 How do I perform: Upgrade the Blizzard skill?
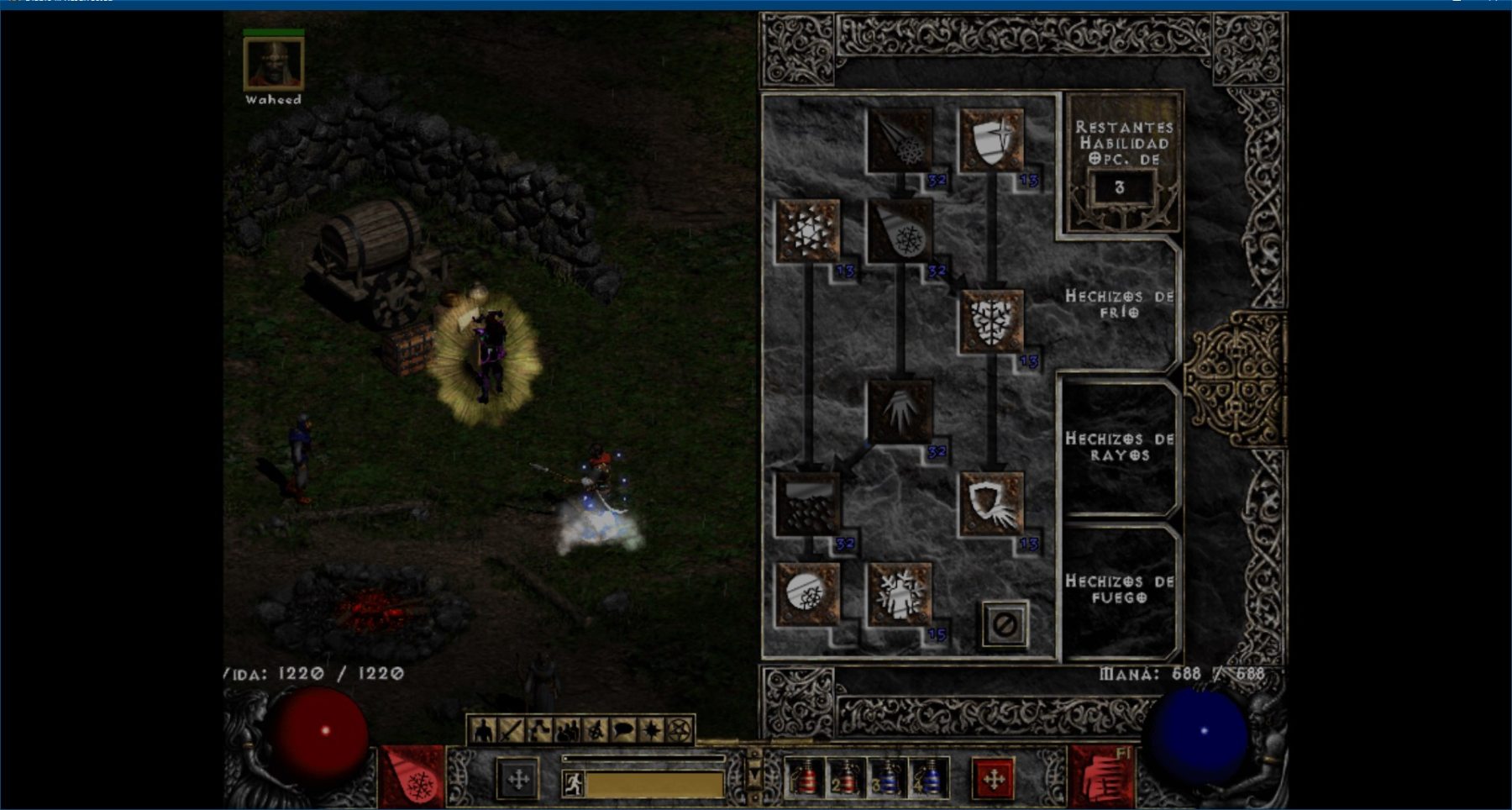[x=807, y=503]
